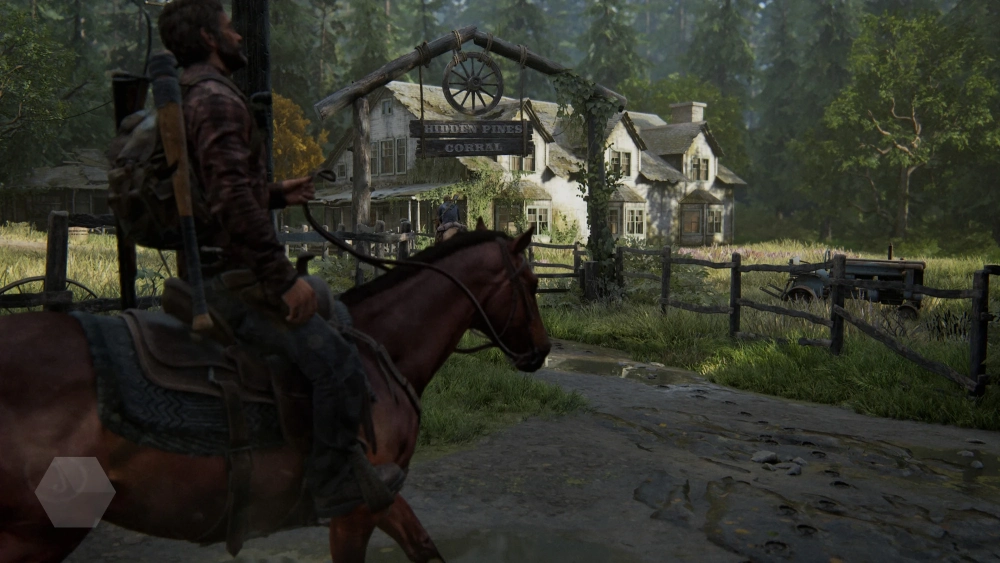1000x563 pixels.
Task: Click the hexagon watermark logo
Action: click(x=75, y=492)
